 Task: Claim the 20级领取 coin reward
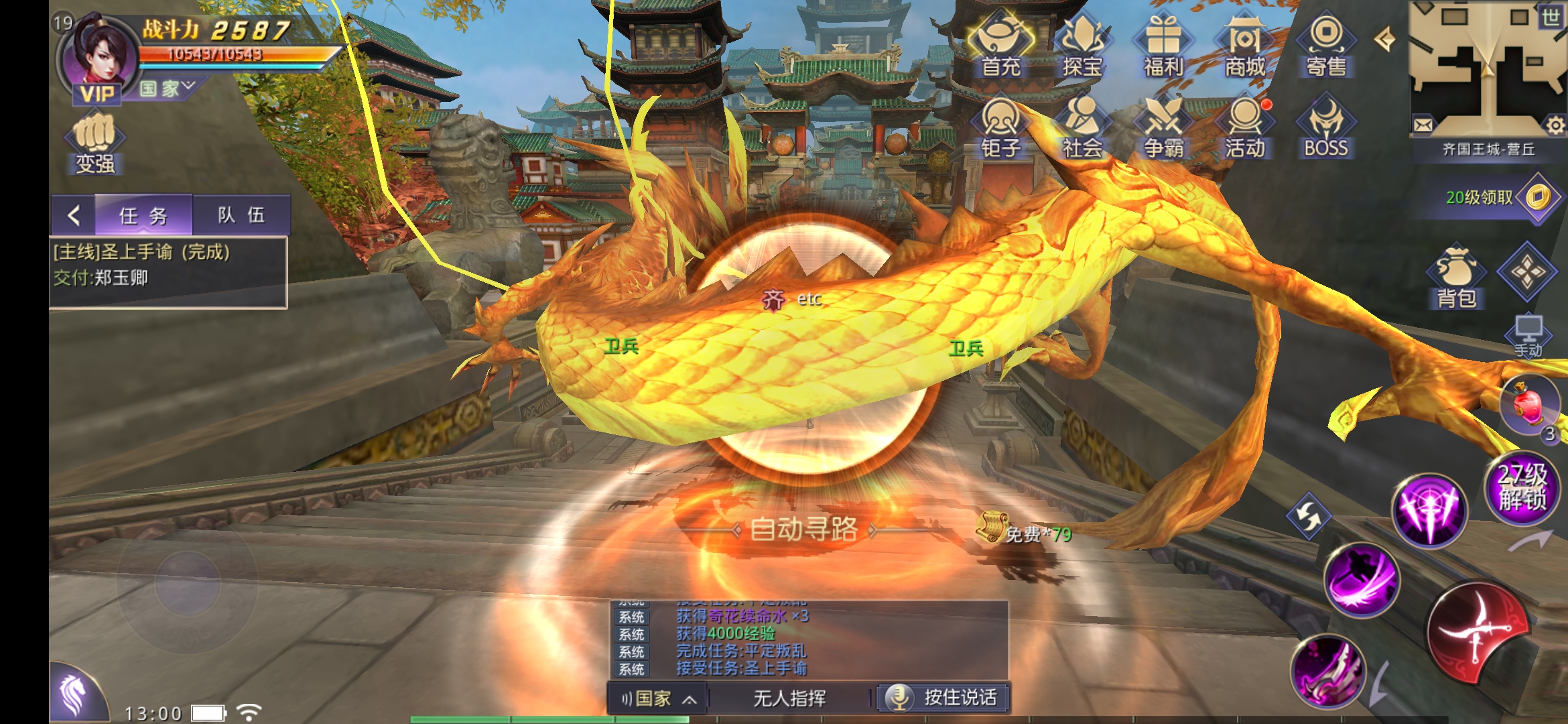click(1537, 197)
